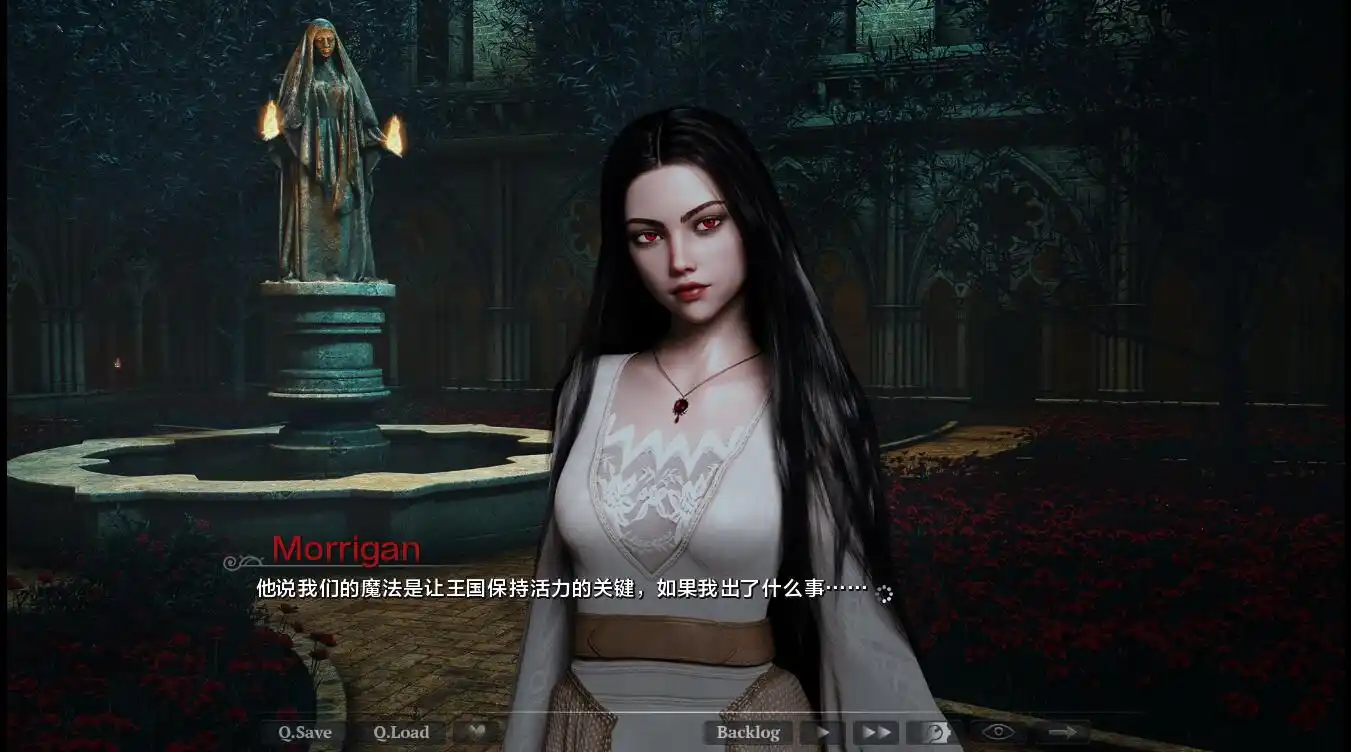
Task: Activate skip mode using the double-arrow icon
Action: (x=876, y=731)
